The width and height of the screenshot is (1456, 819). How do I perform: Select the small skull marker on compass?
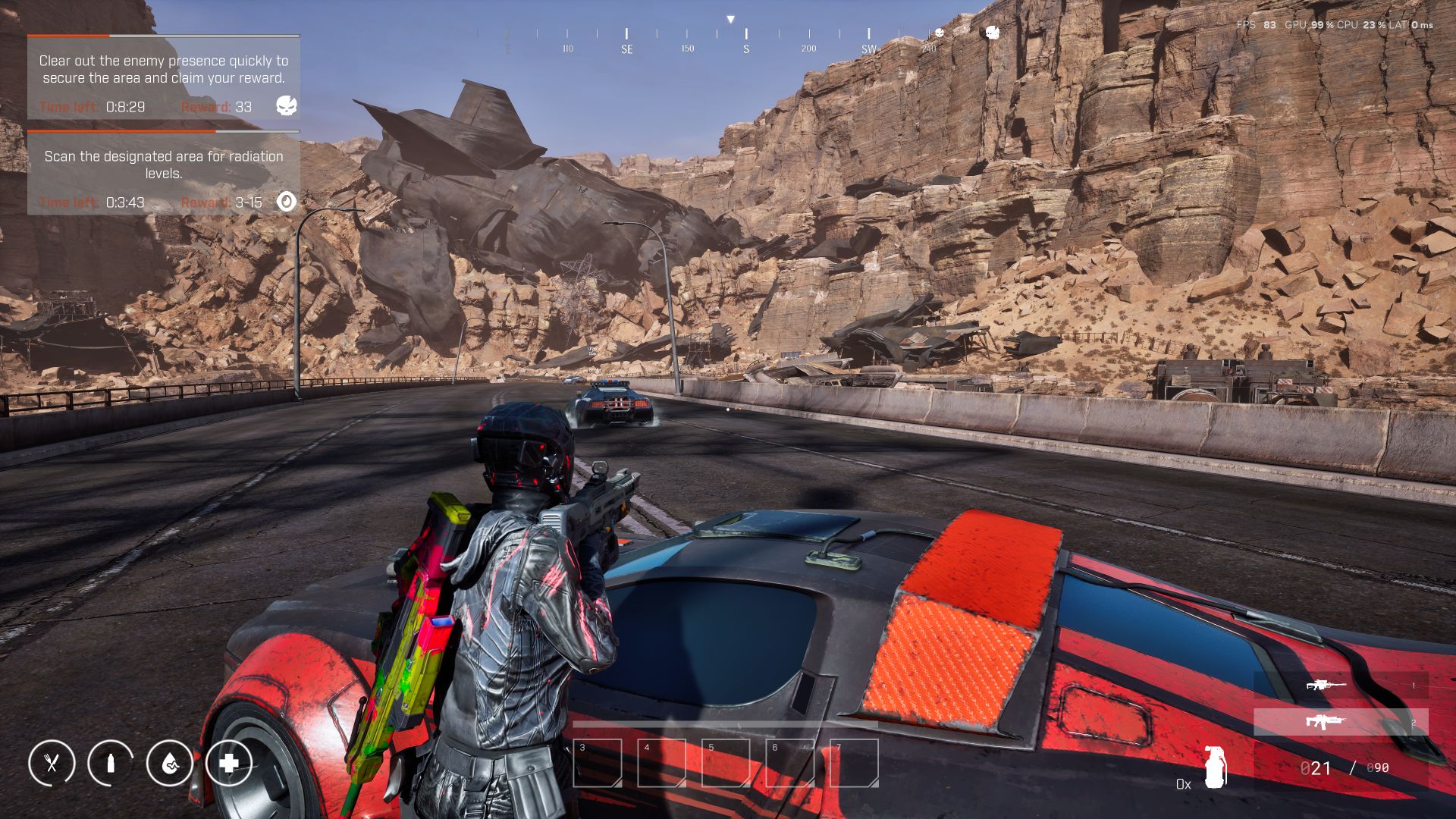click(x=940, y=33)
